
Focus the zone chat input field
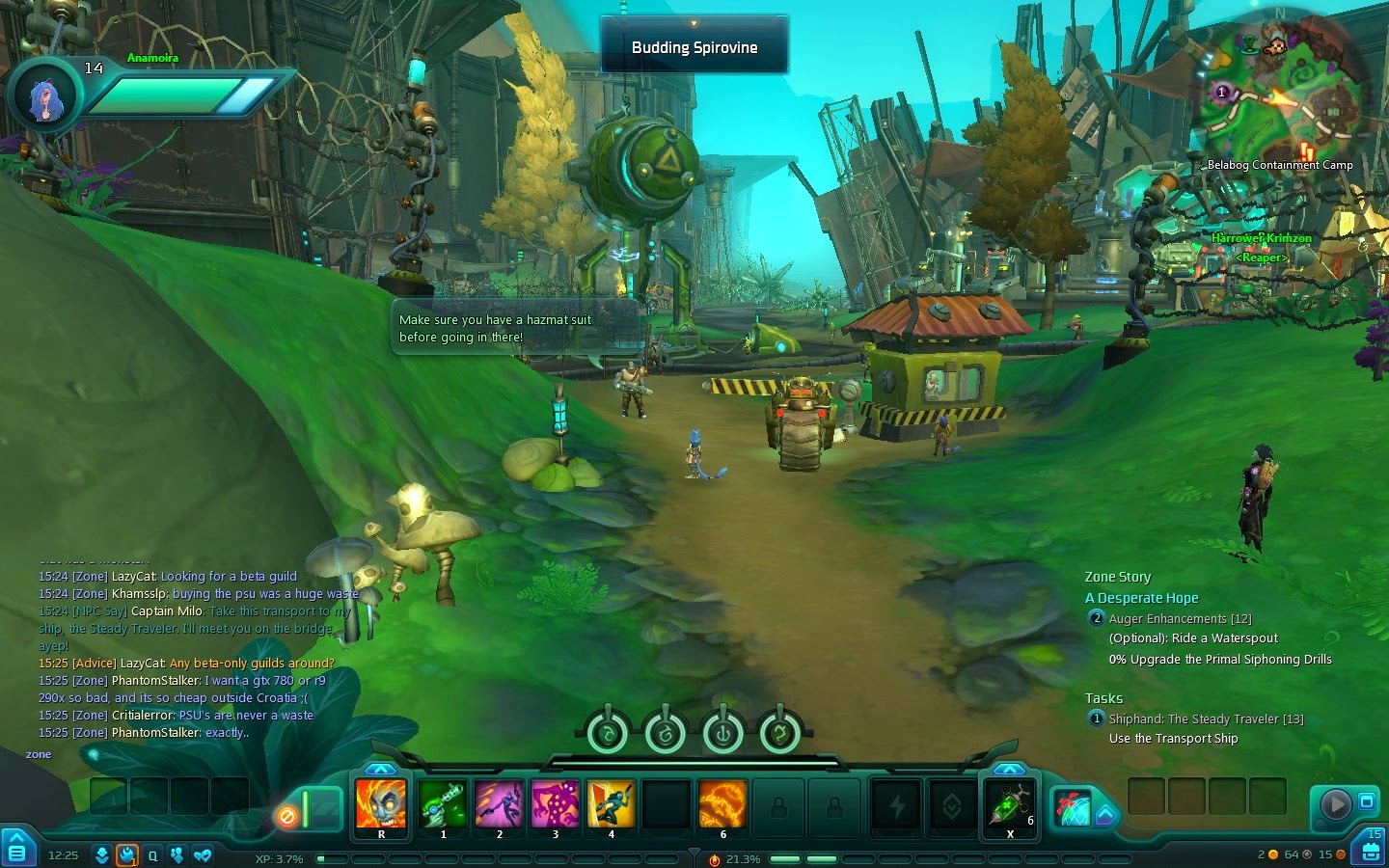pyautogui.click(x=193, y=754)
